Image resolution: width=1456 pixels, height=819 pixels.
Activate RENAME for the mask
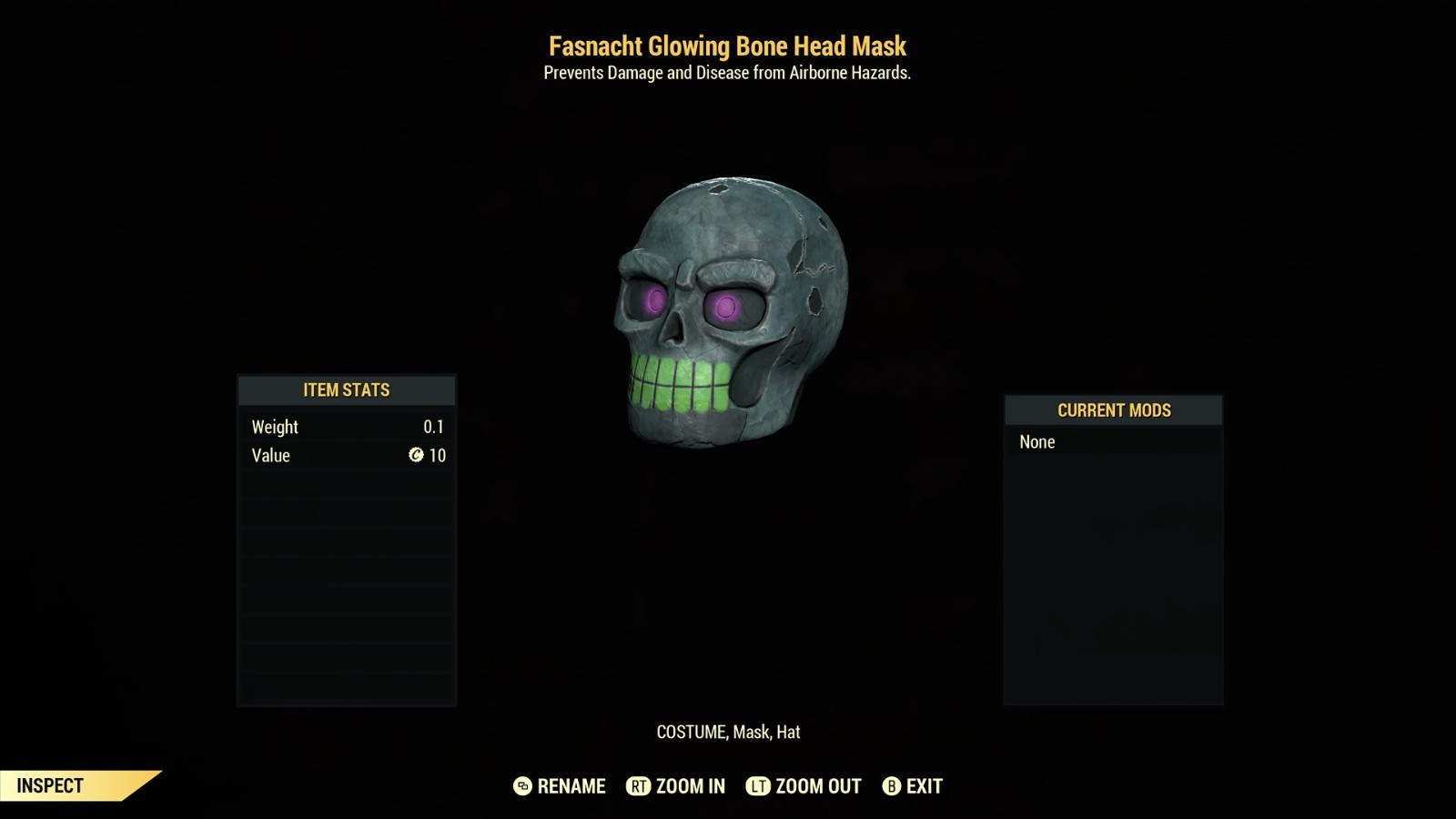click(571, 786)
